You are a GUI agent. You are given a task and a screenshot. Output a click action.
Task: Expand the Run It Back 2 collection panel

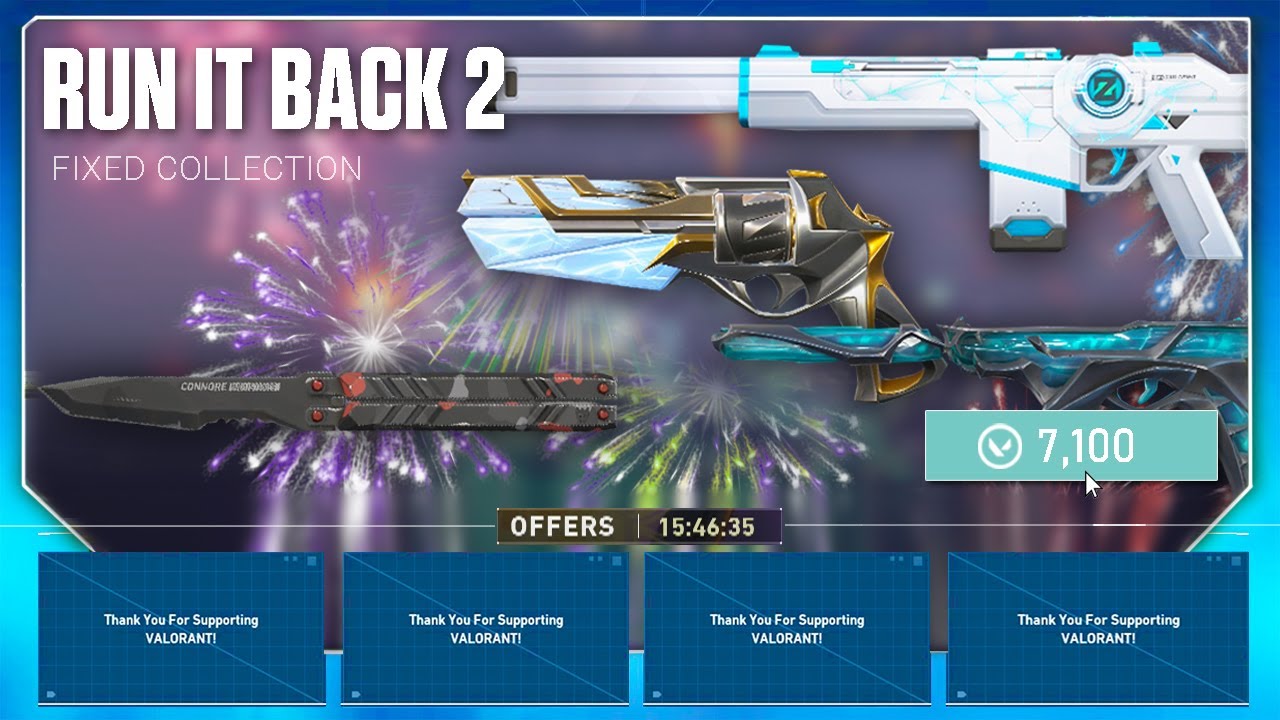(640, 260)
